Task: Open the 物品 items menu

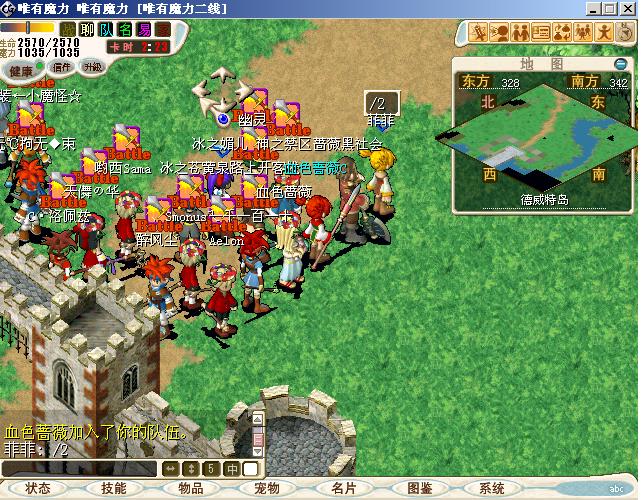Action: [190, 488]
